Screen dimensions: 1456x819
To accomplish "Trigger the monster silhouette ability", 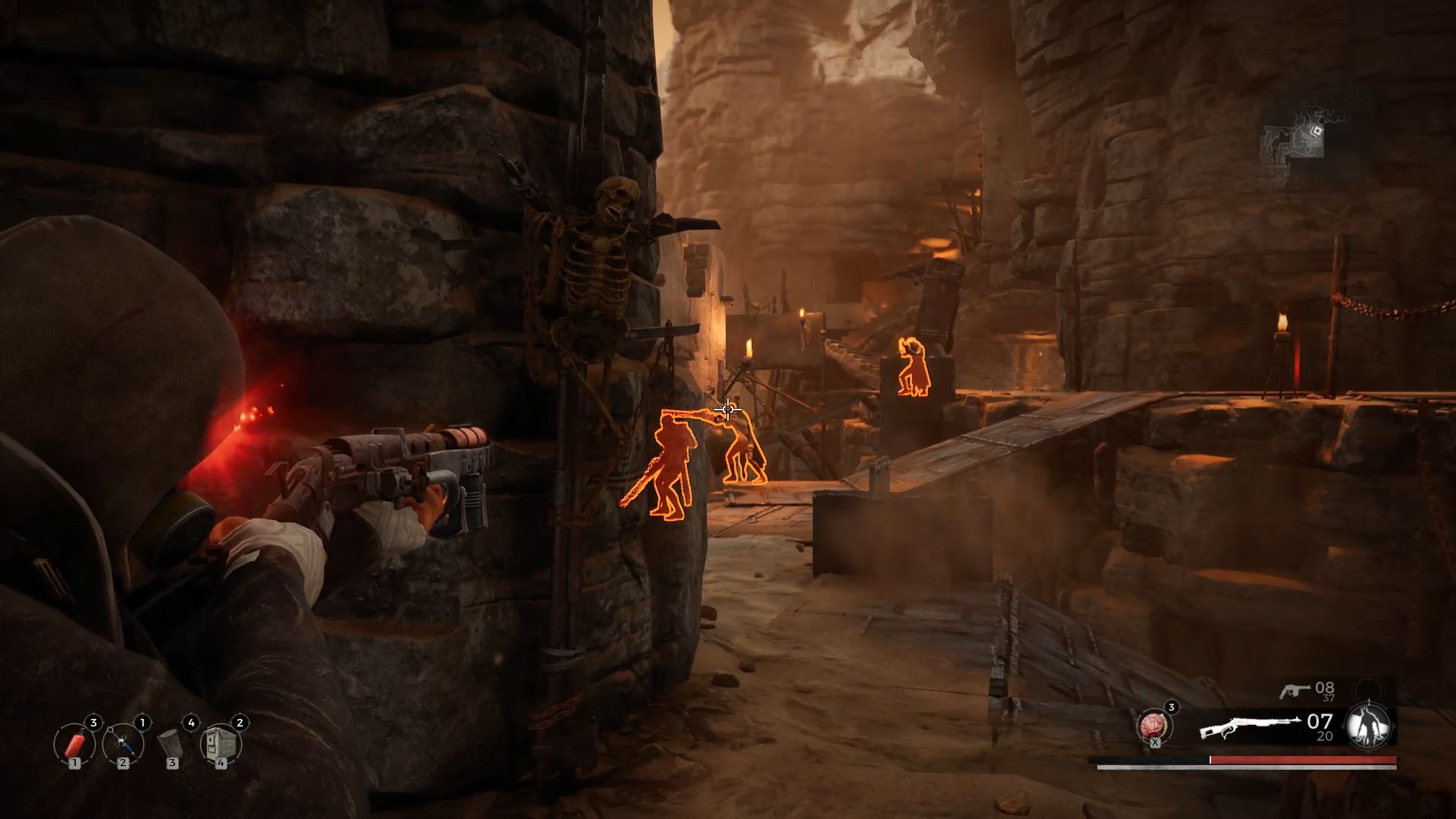I will 1368,726.
